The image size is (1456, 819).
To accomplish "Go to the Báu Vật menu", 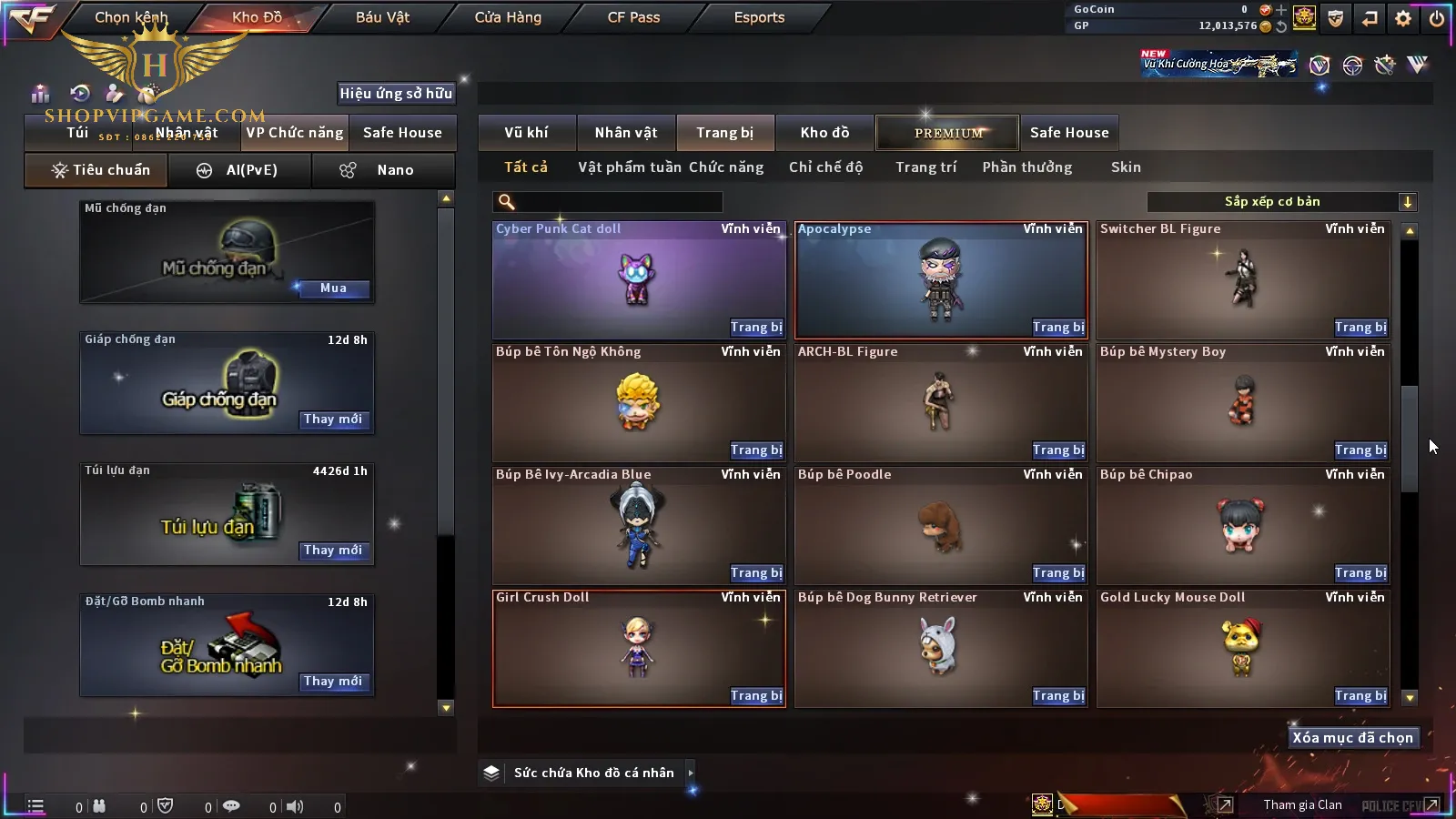I will (x=382, y=17).
